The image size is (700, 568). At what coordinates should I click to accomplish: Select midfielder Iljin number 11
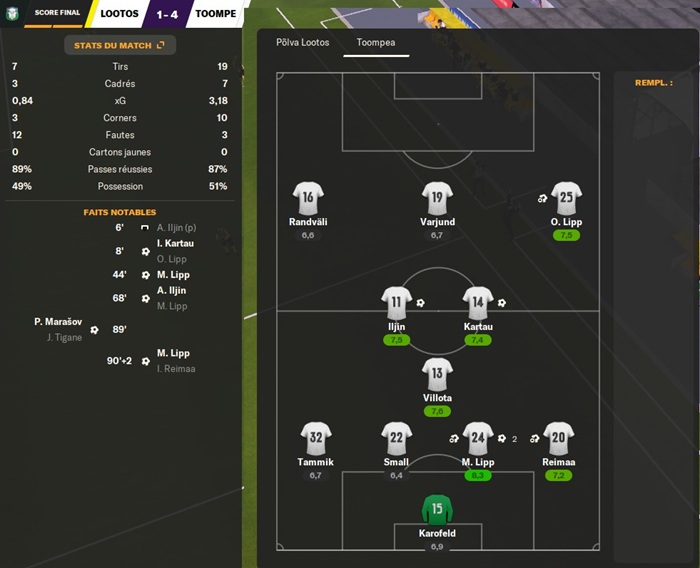[x=397, y=303]
